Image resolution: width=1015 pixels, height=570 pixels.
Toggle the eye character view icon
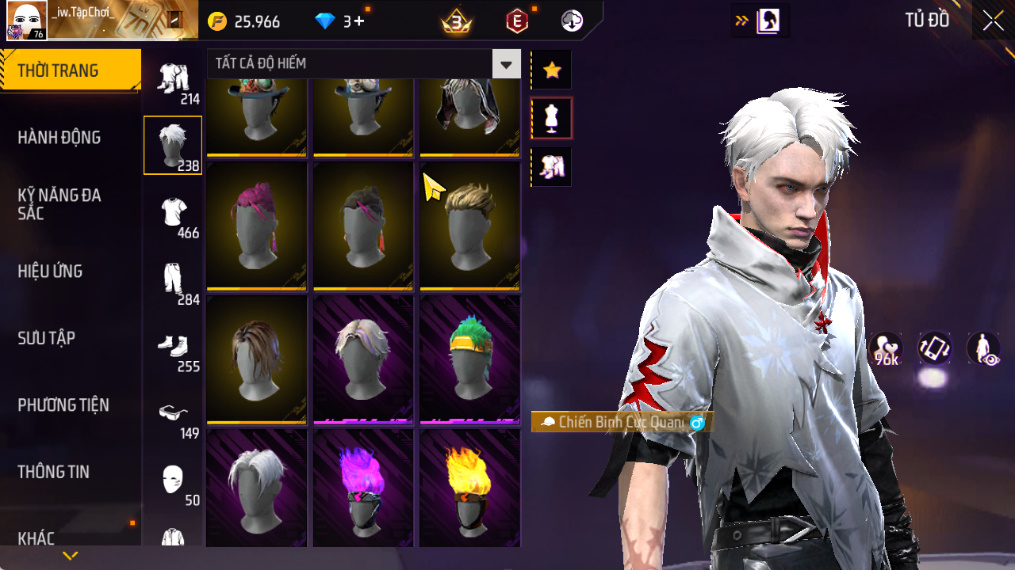click(984, 349)
